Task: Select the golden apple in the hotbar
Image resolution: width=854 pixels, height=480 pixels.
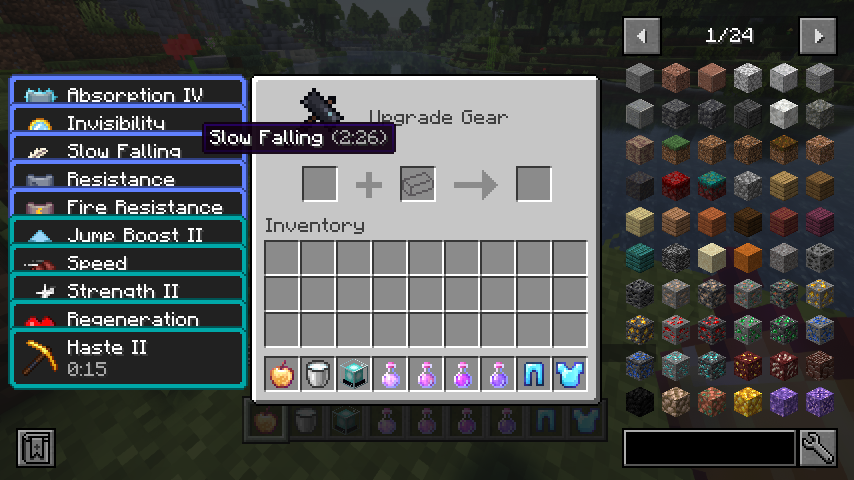Action: (x=282, y=375)
